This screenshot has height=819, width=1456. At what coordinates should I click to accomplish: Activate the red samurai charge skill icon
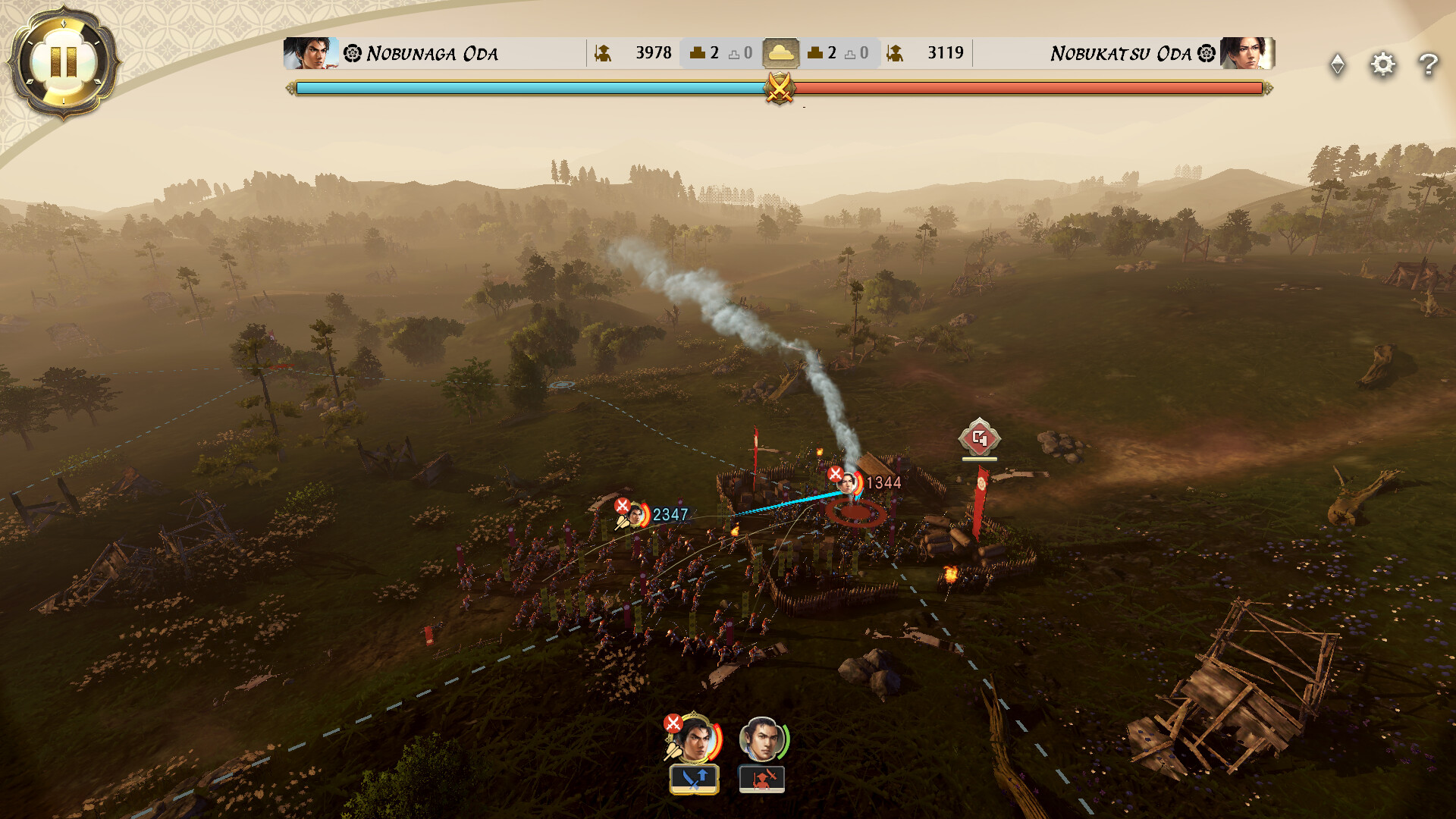(762, 777)
